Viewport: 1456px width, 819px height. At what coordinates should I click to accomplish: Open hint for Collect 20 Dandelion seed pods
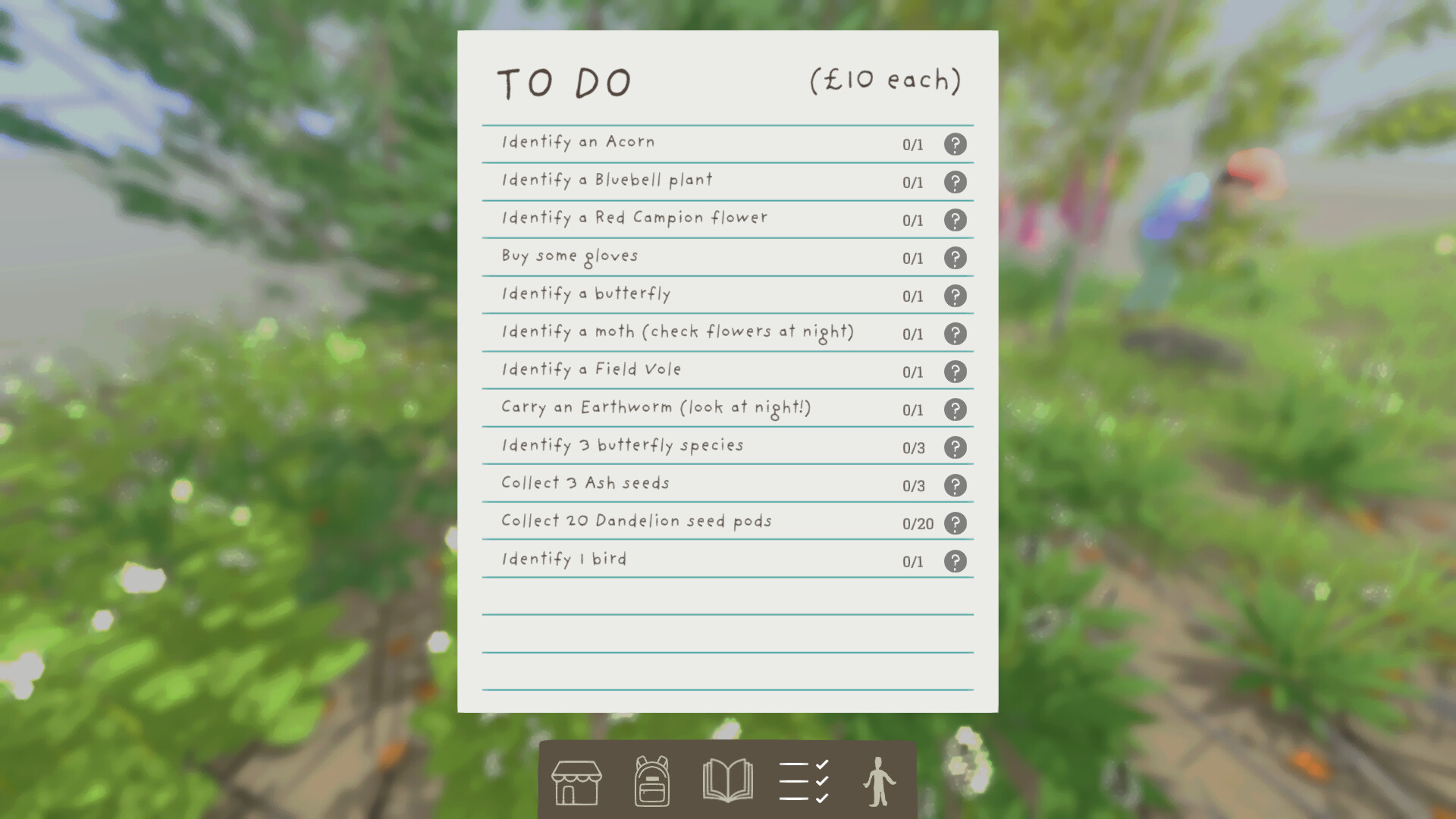(955, 523)
